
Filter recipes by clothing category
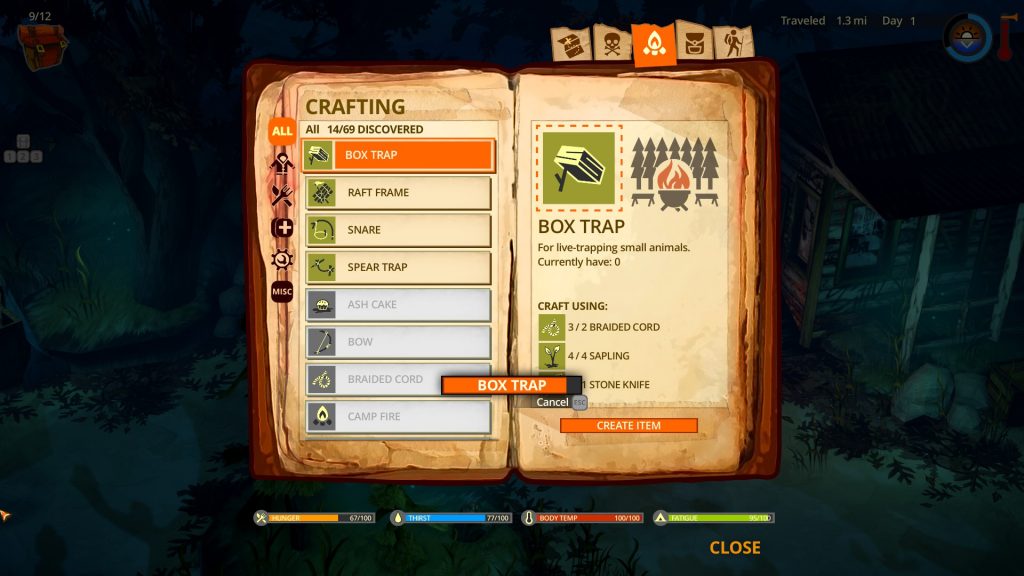coord(282,162)
